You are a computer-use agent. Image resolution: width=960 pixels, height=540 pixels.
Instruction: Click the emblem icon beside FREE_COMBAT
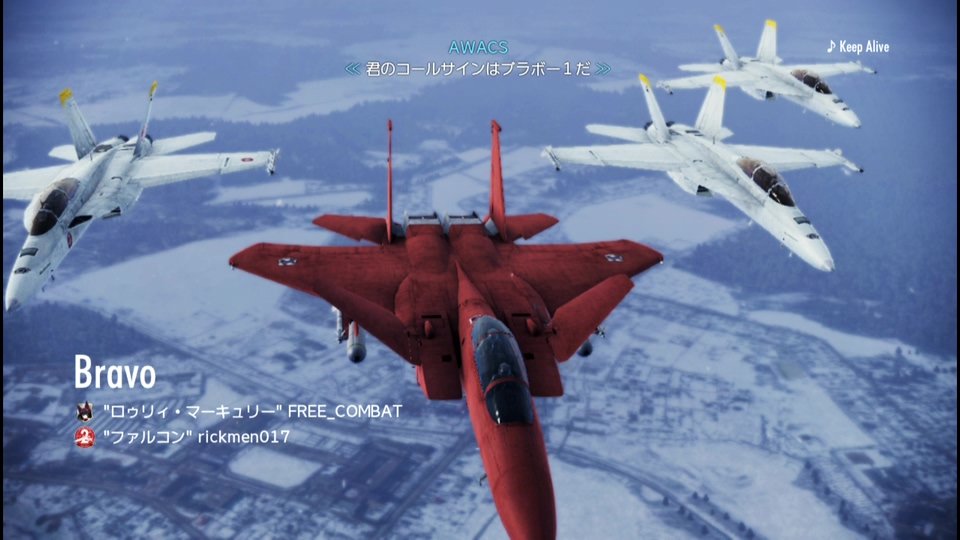[x=85, y=411]
